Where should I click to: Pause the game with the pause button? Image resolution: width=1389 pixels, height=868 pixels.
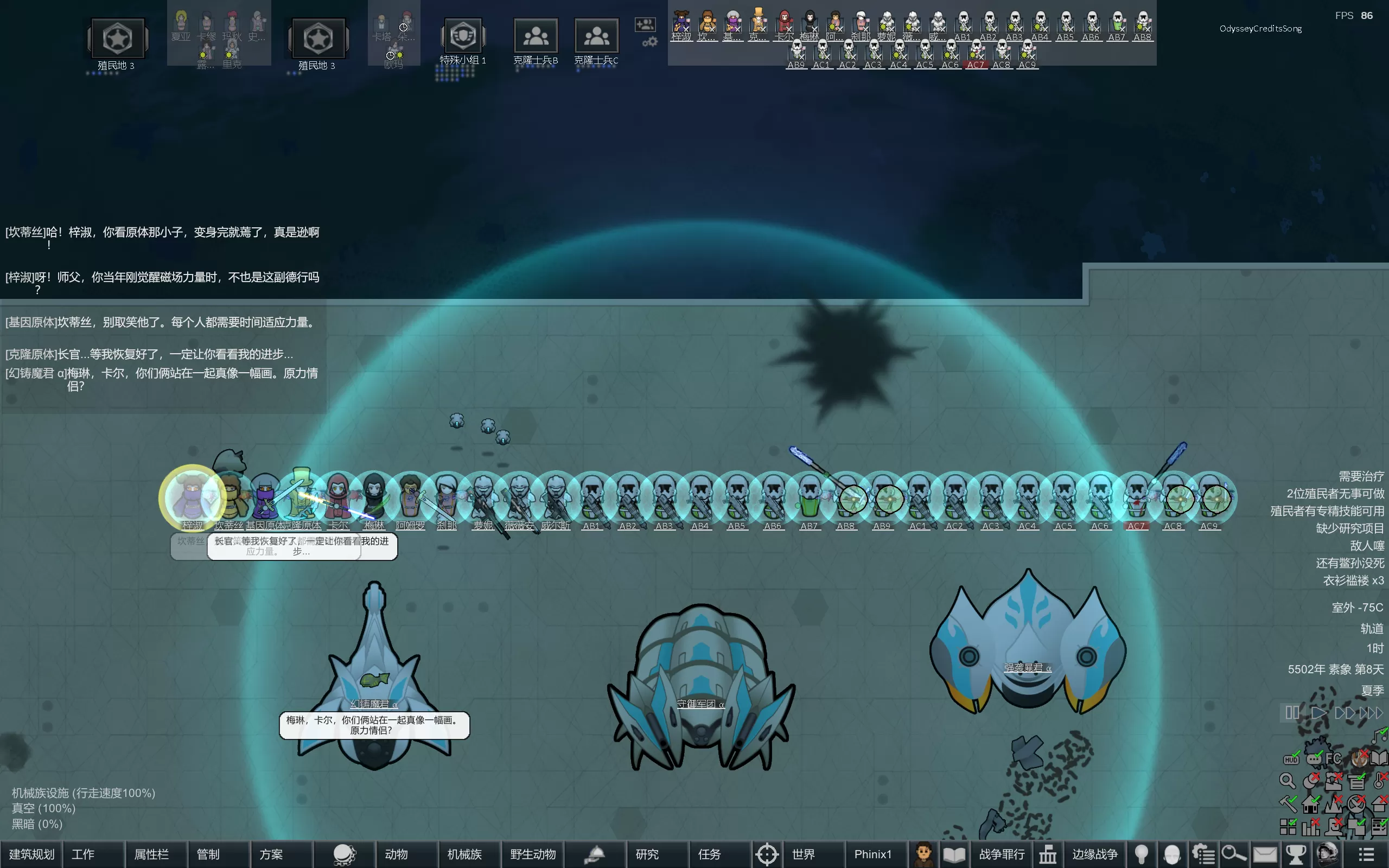[1292, 713]
